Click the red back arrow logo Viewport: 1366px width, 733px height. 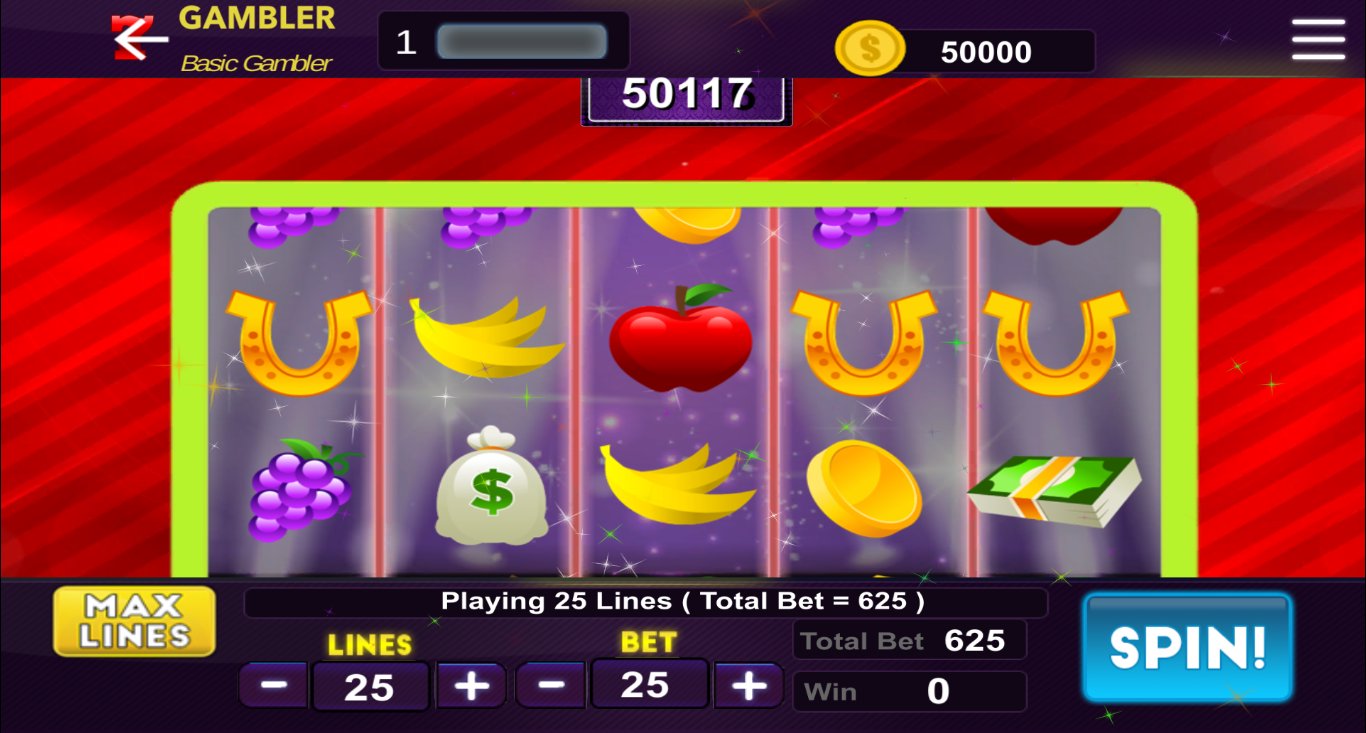(139, 38)
